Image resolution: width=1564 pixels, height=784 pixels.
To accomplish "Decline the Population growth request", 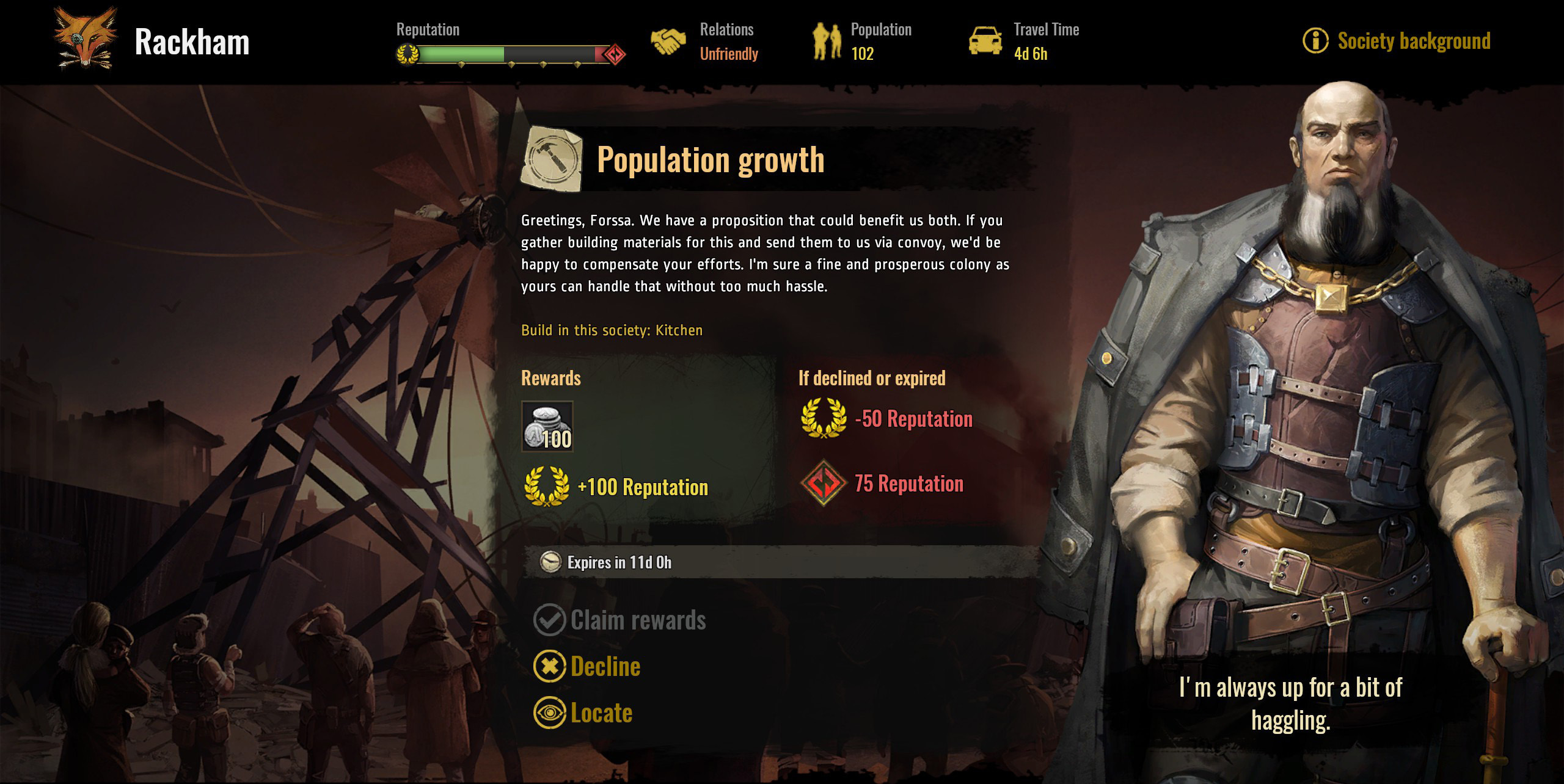I will 588,666.
